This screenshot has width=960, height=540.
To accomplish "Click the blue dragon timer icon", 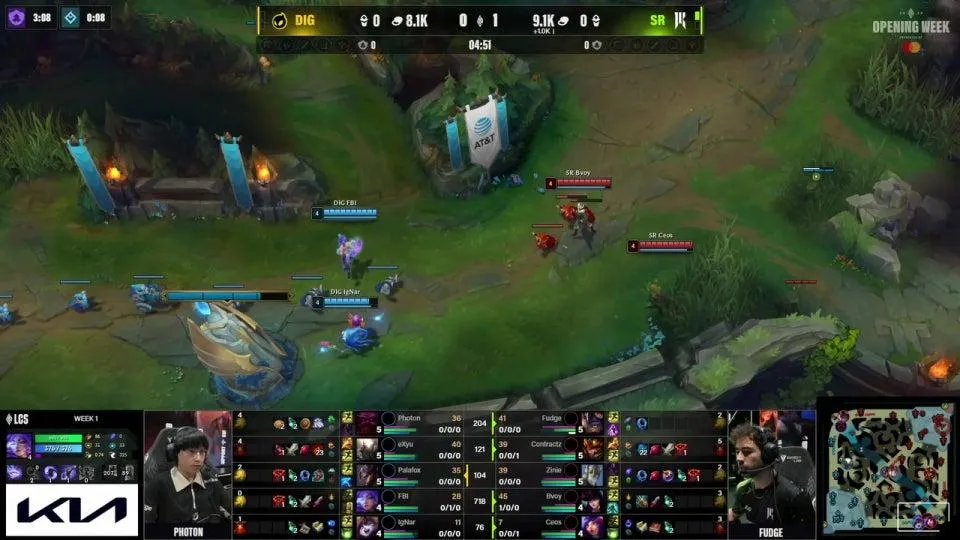I will [x=72, y=17].
